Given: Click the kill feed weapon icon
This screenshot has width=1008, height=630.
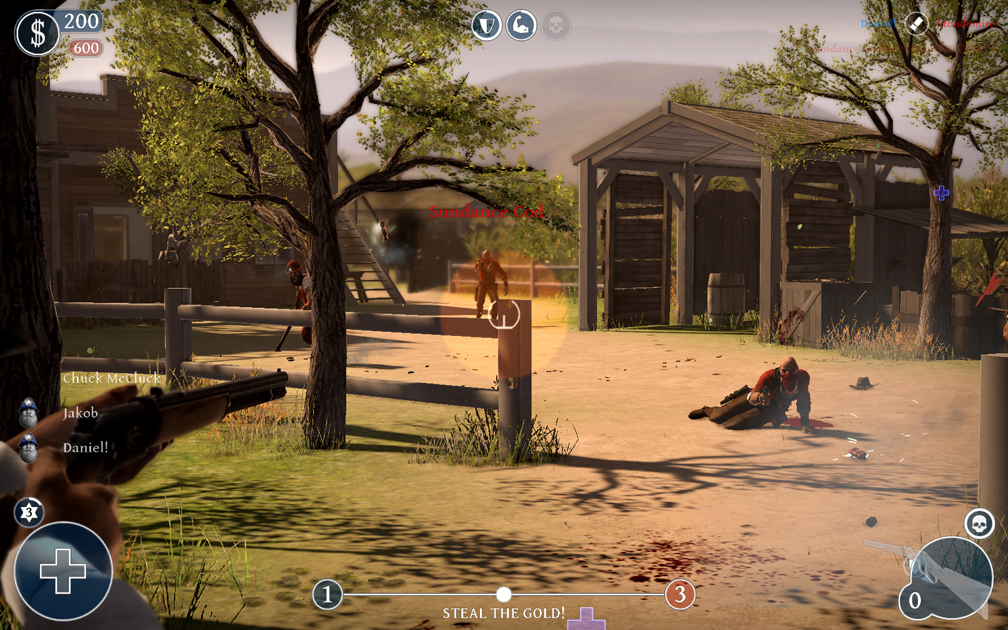Looking at the screenshot, I should pyautogui.click(x=917, y=23).
